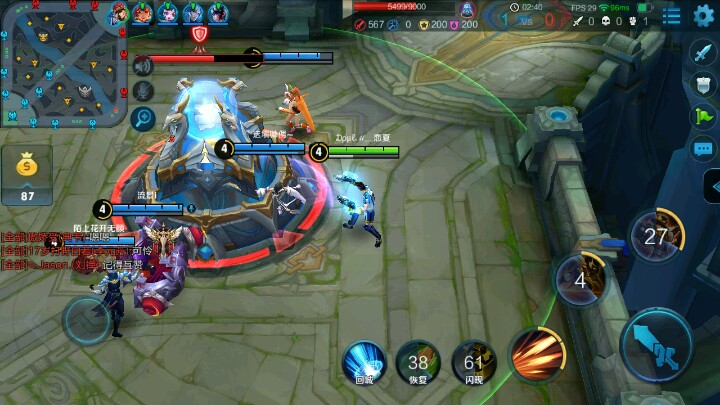The height and width of the screenshot is (405, 720).
Task: Expand the side panel arrow
Action: click(711, 186)
